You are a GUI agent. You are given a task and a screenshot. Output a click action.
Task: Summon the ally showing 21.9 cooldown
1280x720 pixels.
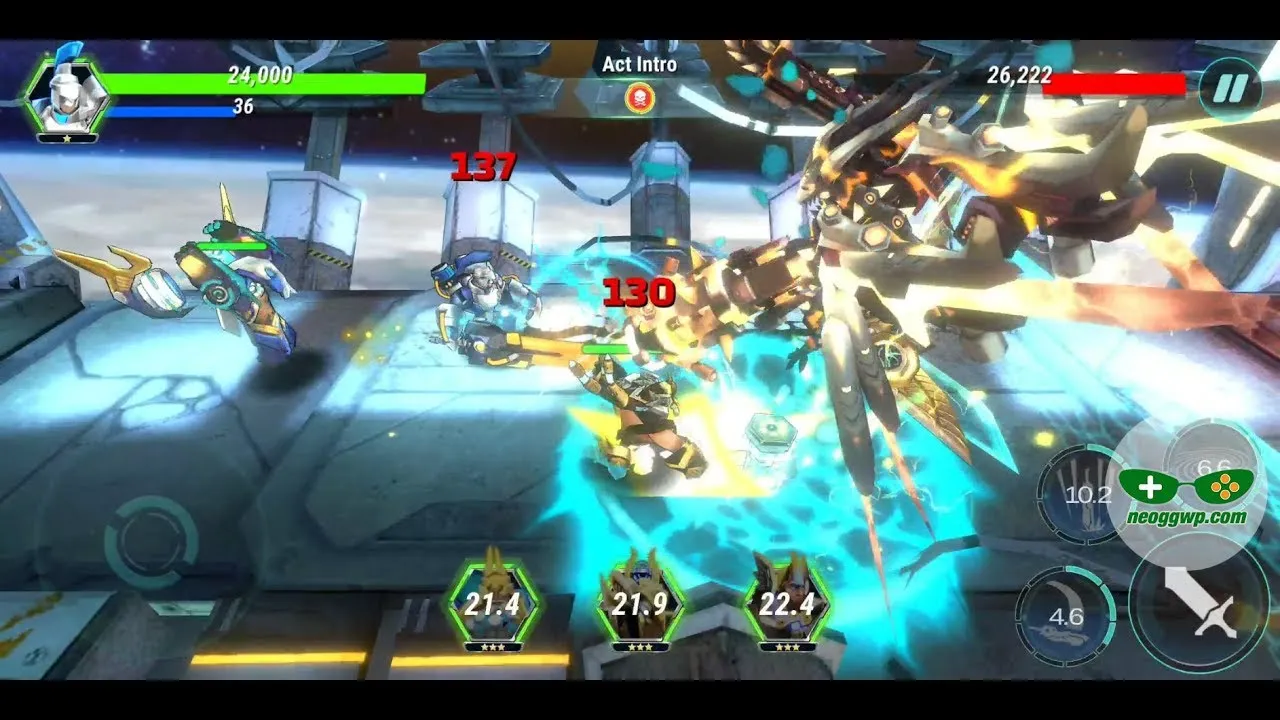tap(640, 603)
